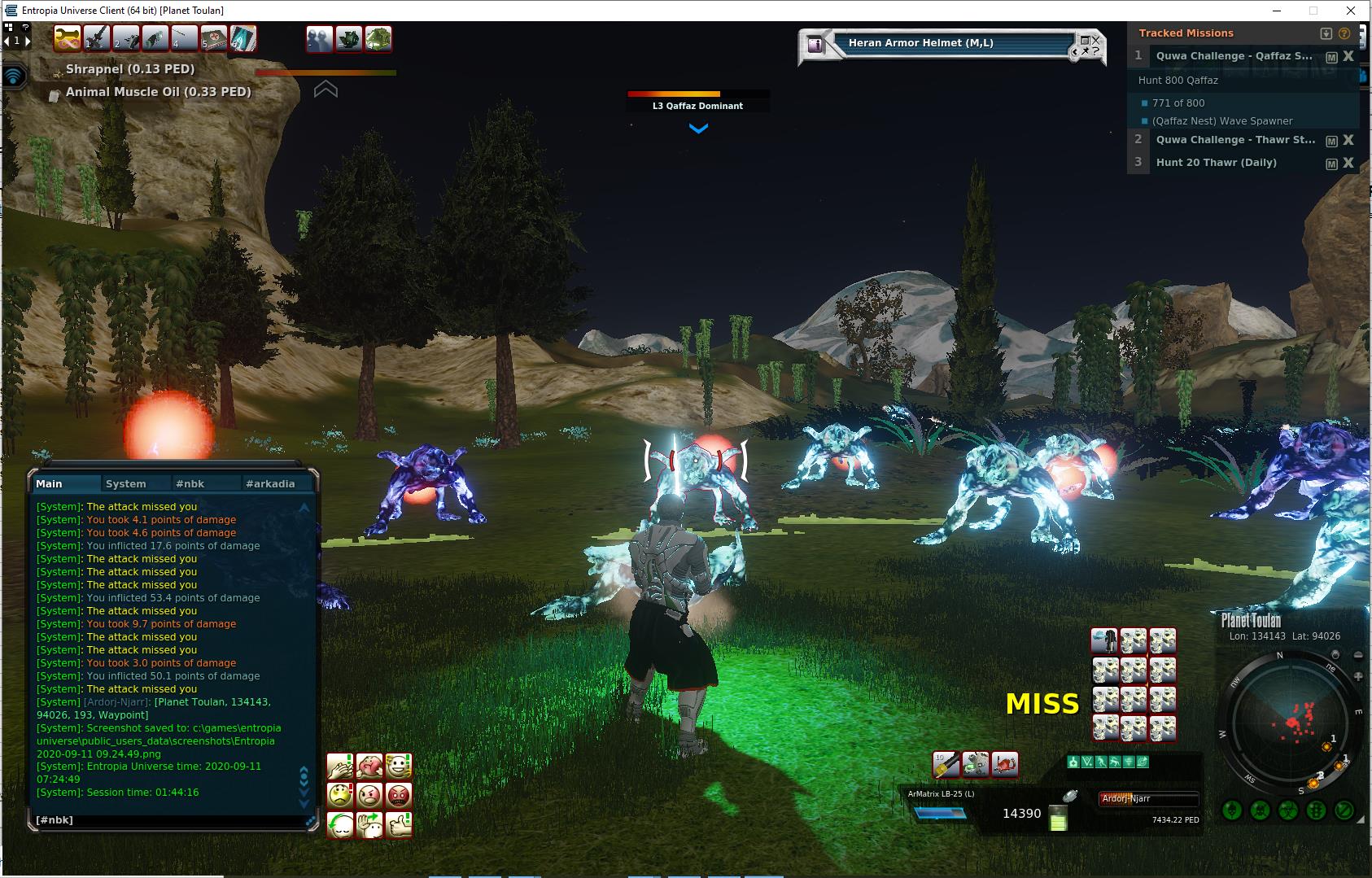
Task: Trigger the angry red face emote
Action: tap(399, 794)
